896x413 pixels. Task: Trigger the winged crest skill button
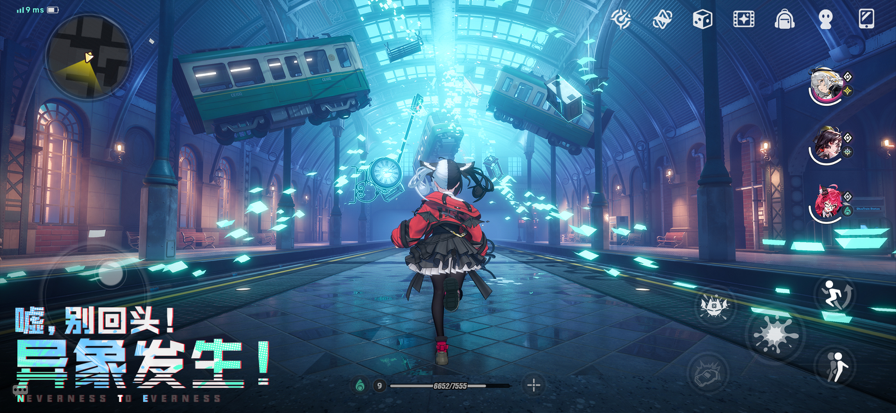pos(716,305)
